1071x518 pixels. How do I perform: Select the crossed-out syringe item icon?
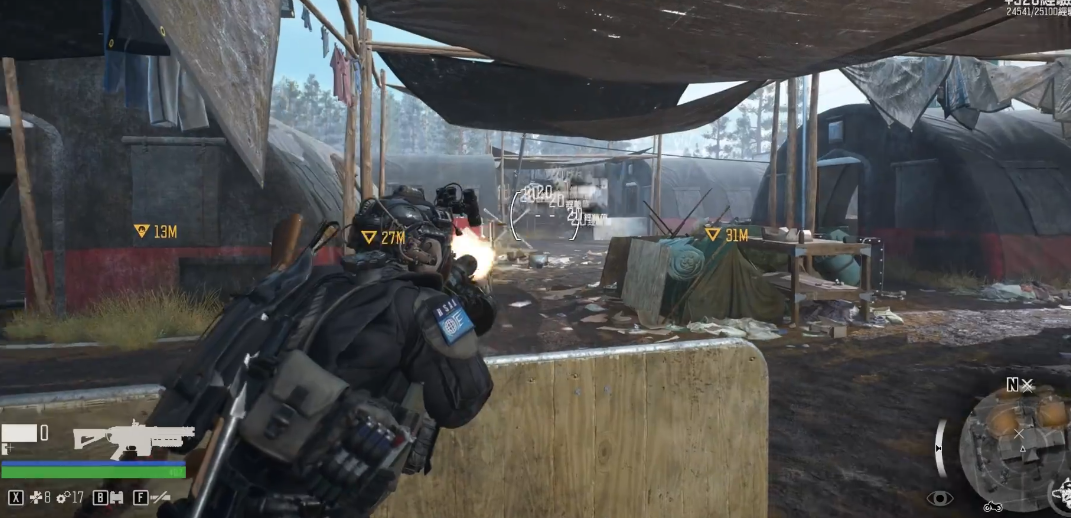(159, 497)
